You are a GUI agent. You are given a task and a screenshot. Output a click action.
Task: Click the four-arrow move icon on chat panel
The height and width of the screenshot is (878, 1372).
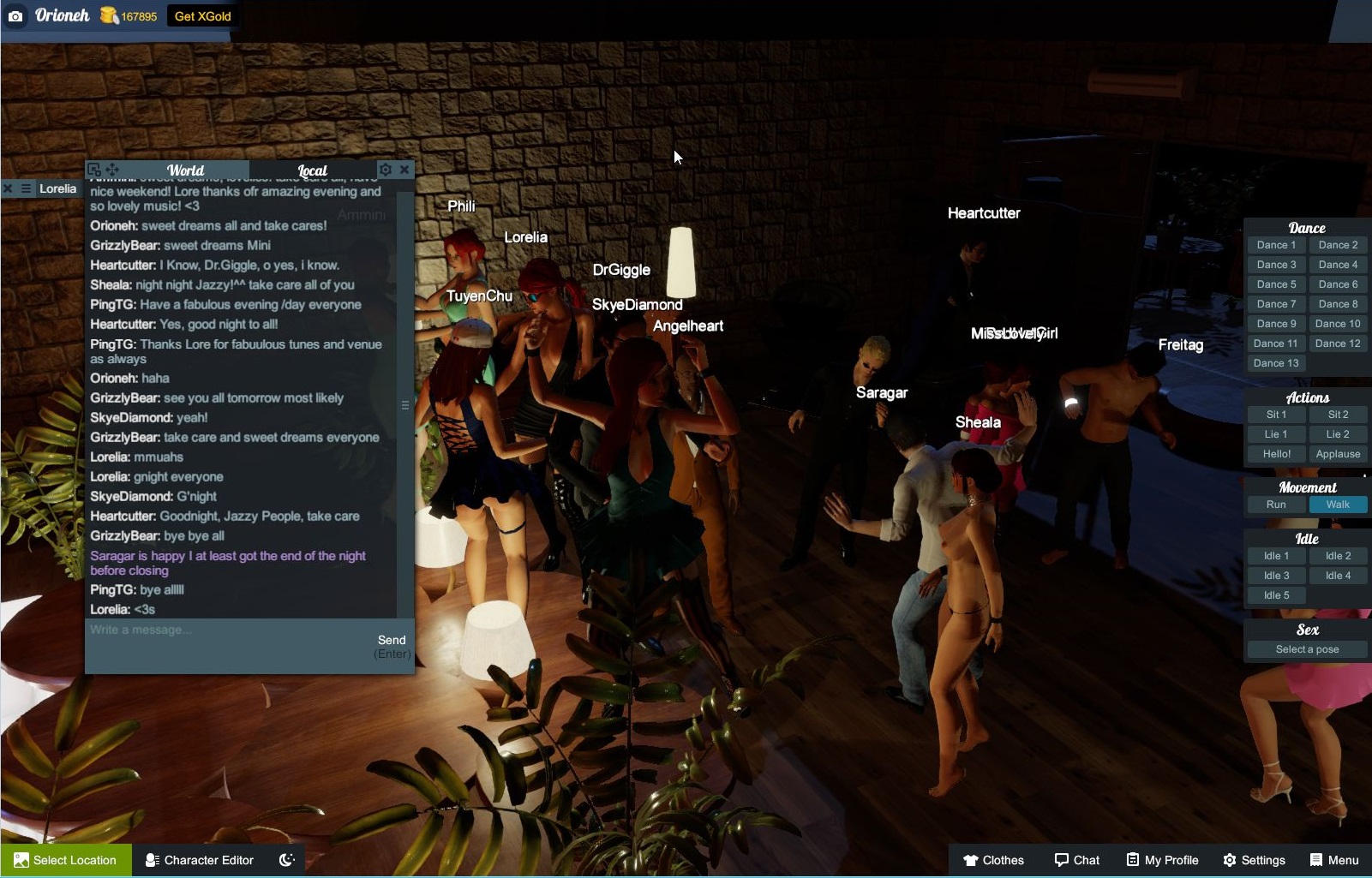(111, 170)
